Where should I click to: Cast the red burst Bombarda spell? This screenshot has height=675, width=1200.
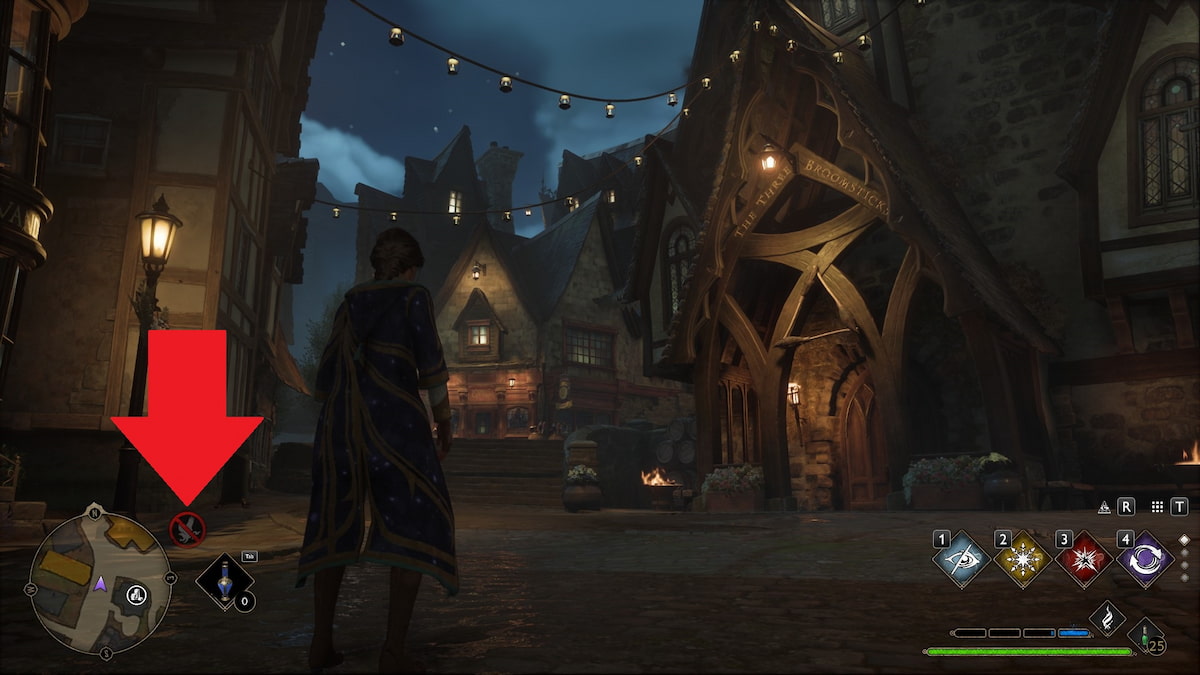tap(1084, 559)
